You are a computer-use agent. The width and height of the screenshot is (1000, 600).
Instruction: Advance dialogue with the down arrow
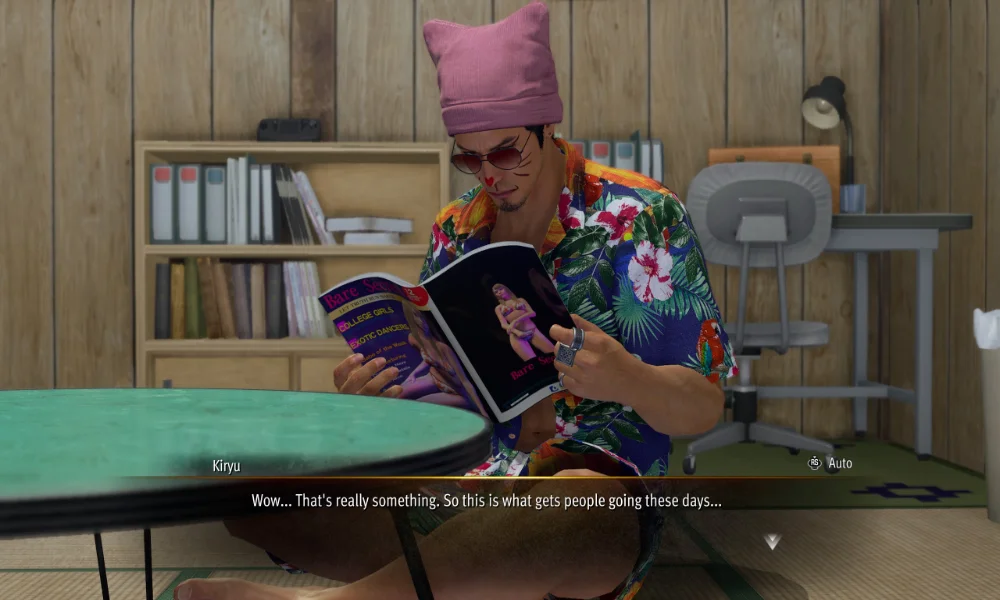(x=771, y=541)
